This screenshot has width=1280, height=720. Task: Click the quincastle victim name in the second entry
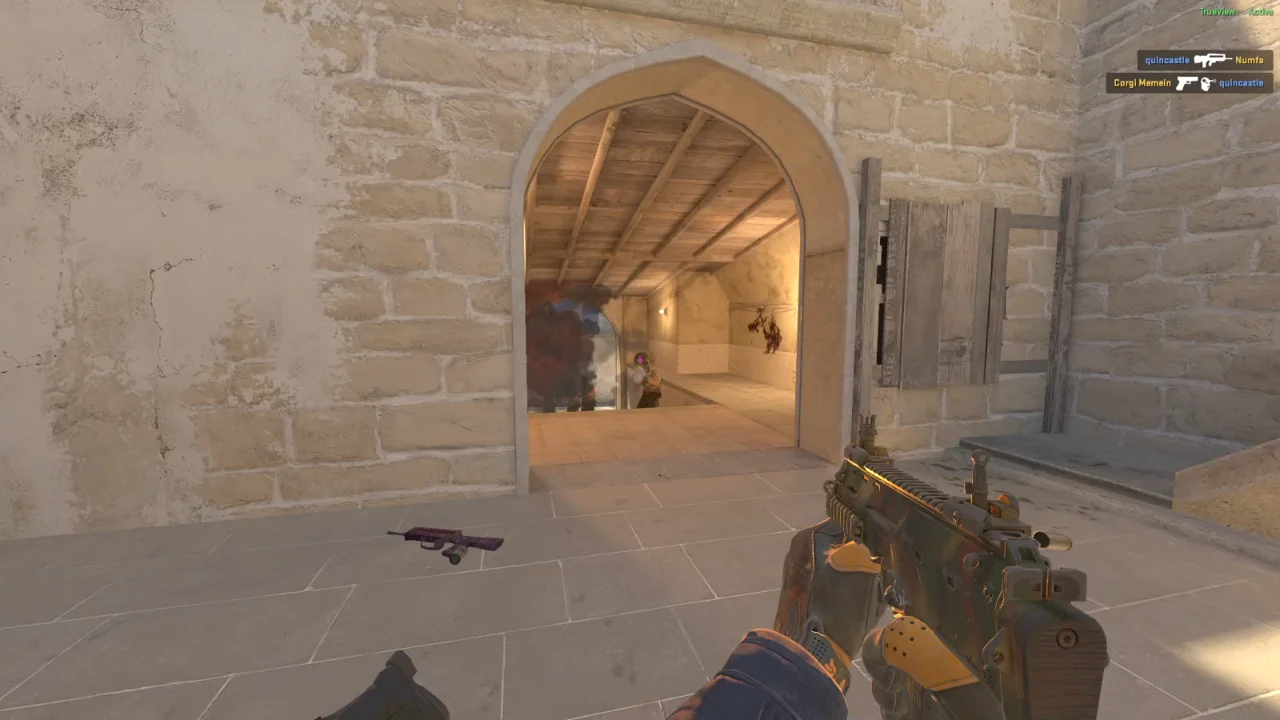[x=1240, y=83]
